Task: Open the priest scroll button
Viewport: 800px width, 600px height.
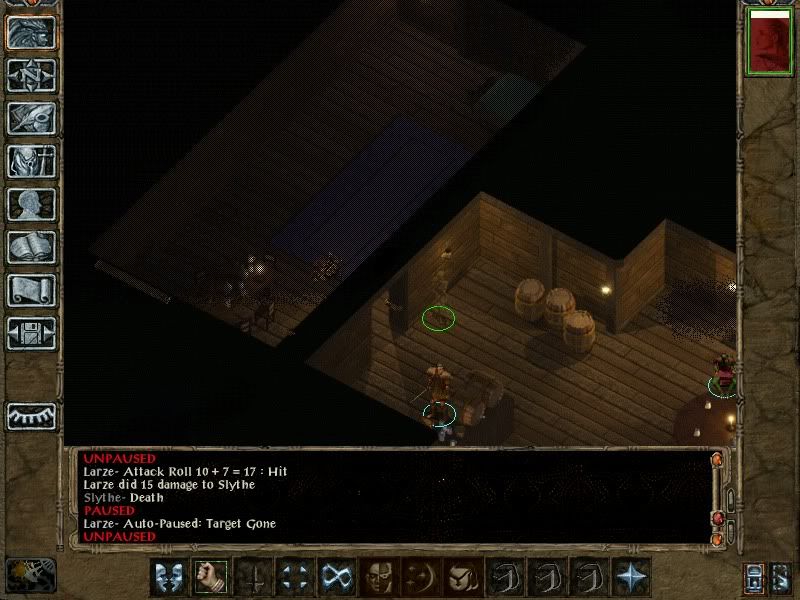Action: point(31,290)
